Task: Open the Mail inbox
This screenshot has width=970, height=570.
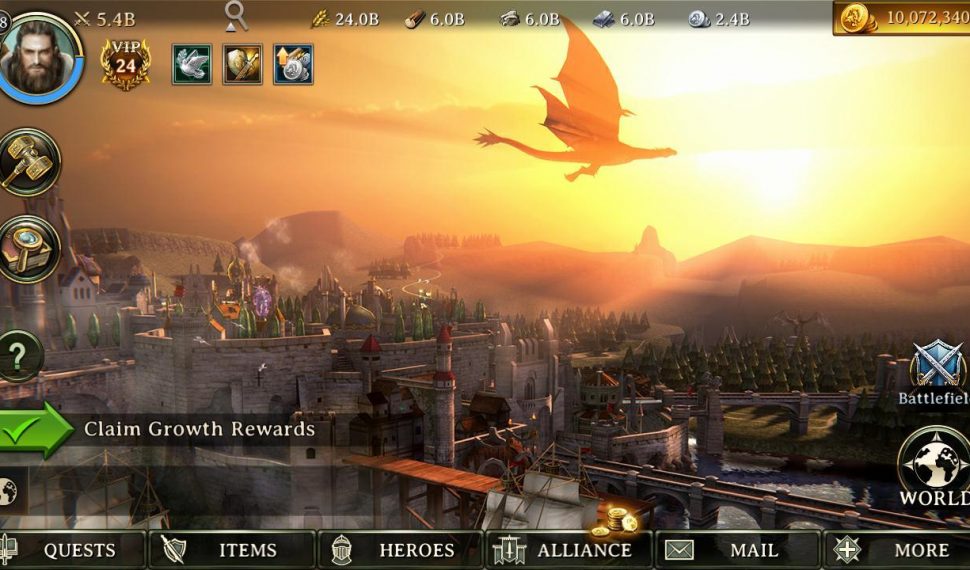Action: [x=737, y=550]
